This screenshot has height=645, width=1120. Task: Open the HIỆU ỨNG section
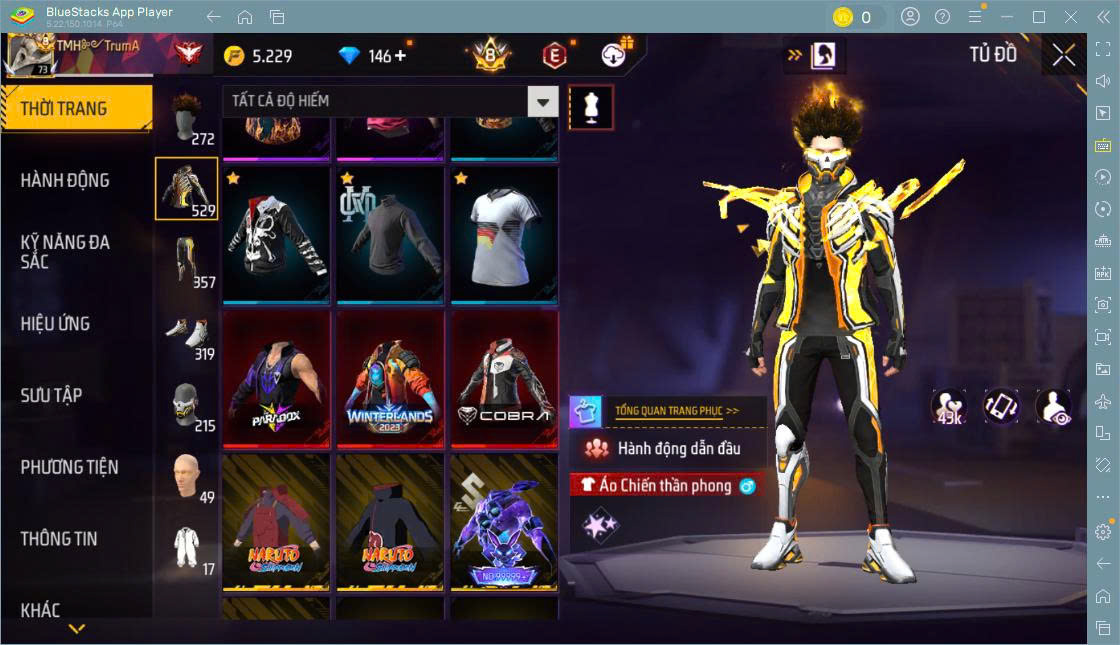pos(56,323)
